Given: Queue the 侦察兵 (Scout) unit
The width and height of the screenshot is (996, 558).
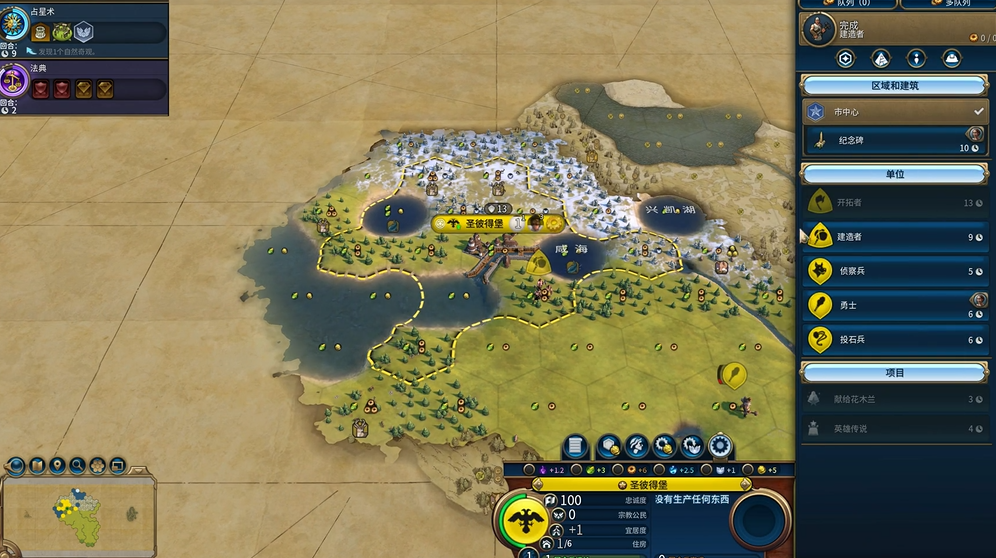Looking at the screenshot, I should coord(894,271).
